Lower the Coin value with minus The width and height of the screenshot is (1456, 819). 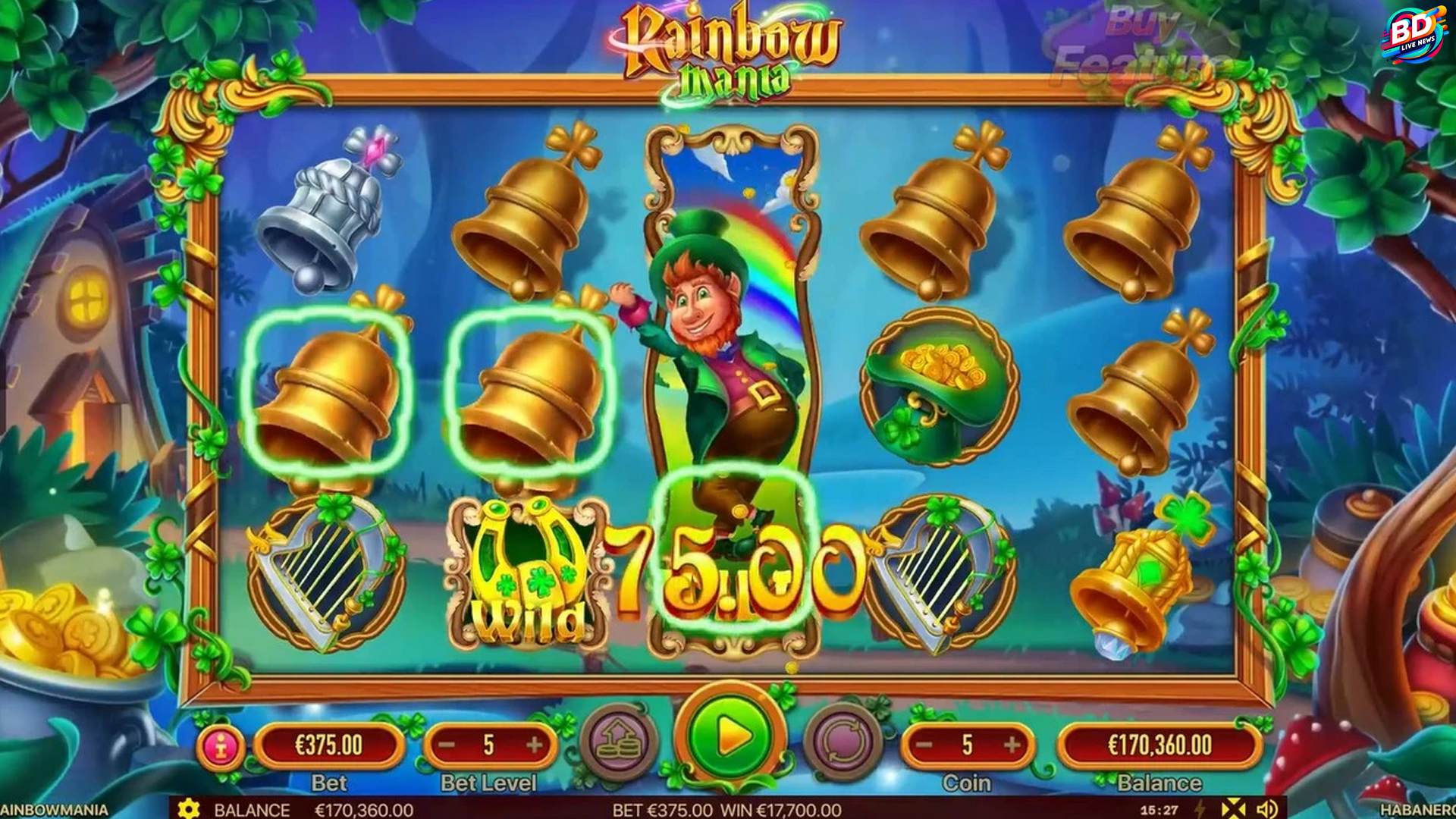[x=924, y=745]
